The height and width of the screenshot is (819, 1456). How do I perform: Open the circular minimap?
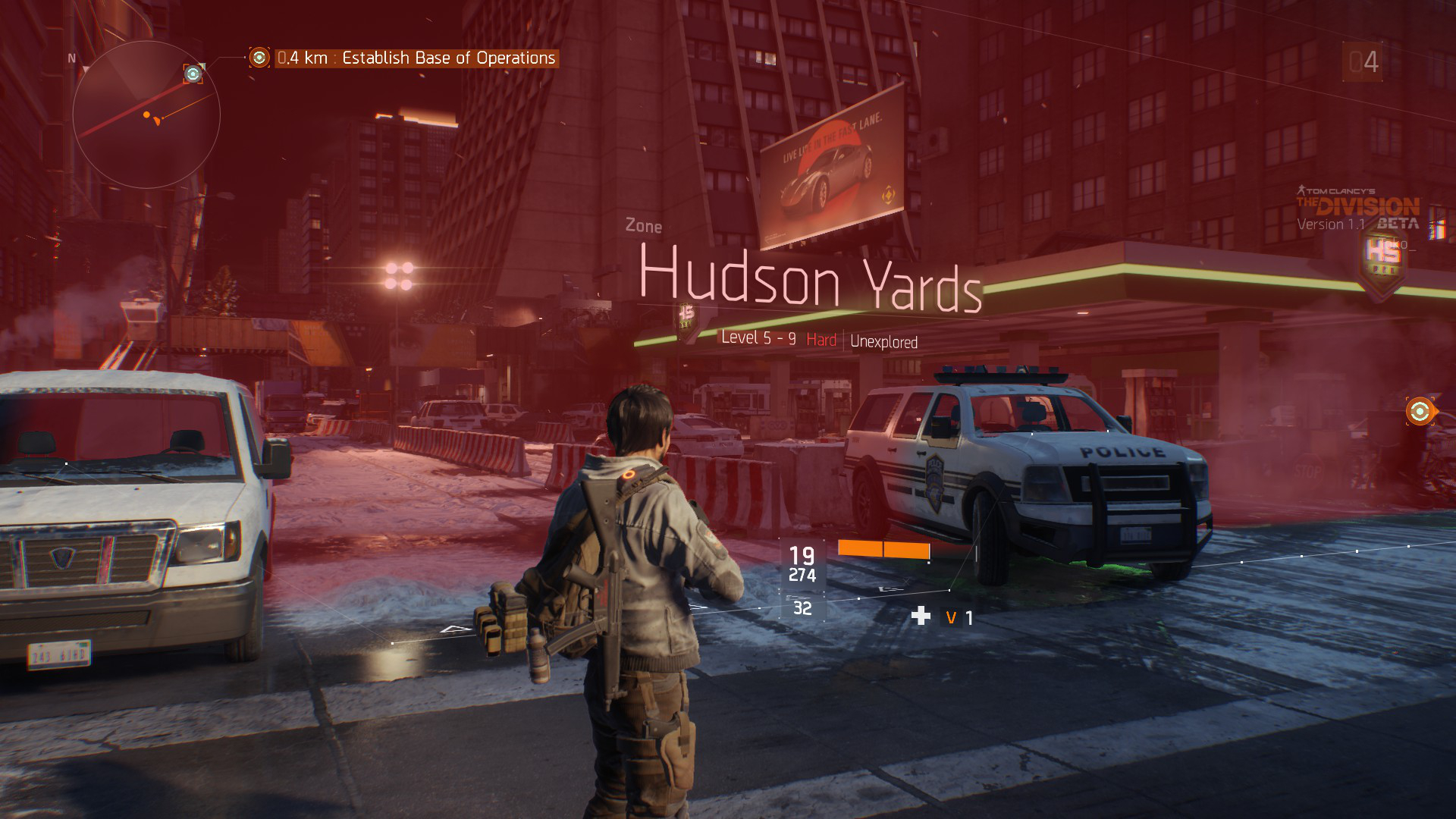(x=146, y=115)
